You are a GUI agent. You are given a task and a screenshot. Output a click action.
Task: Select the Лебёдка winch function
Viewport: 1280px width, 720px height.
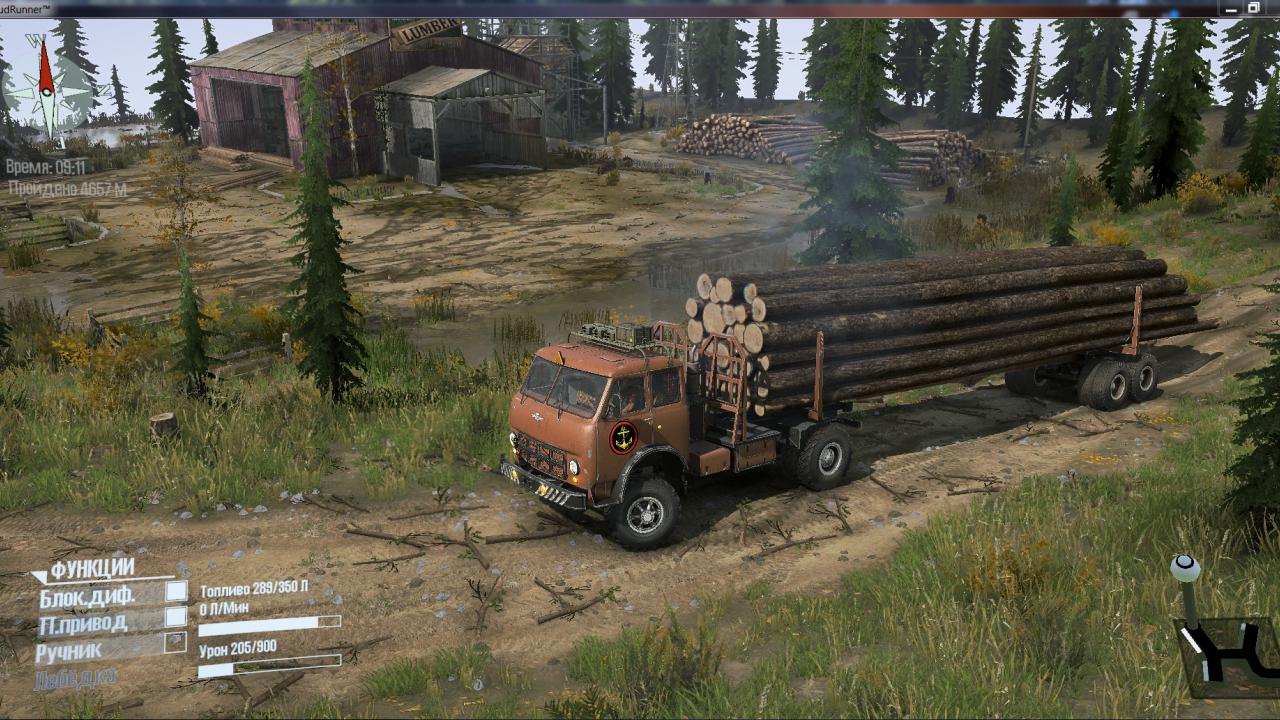76,679
